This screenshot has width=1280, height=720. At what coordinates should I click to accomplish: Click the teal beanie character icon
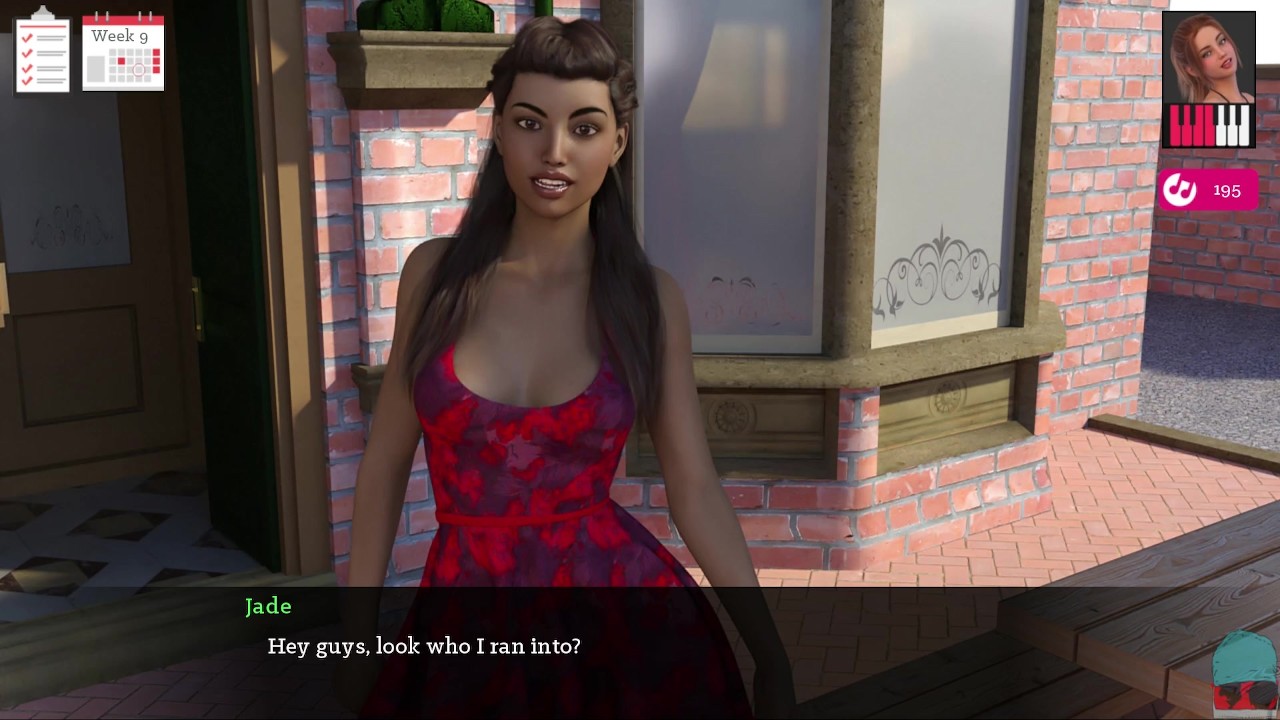click(1245, 672)
